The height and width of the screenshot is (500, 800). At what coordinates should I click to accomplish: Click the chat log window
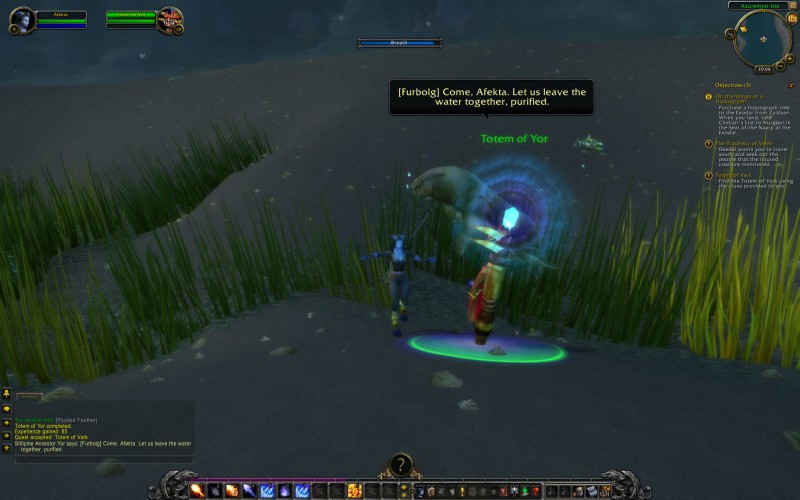click(100, 428)
